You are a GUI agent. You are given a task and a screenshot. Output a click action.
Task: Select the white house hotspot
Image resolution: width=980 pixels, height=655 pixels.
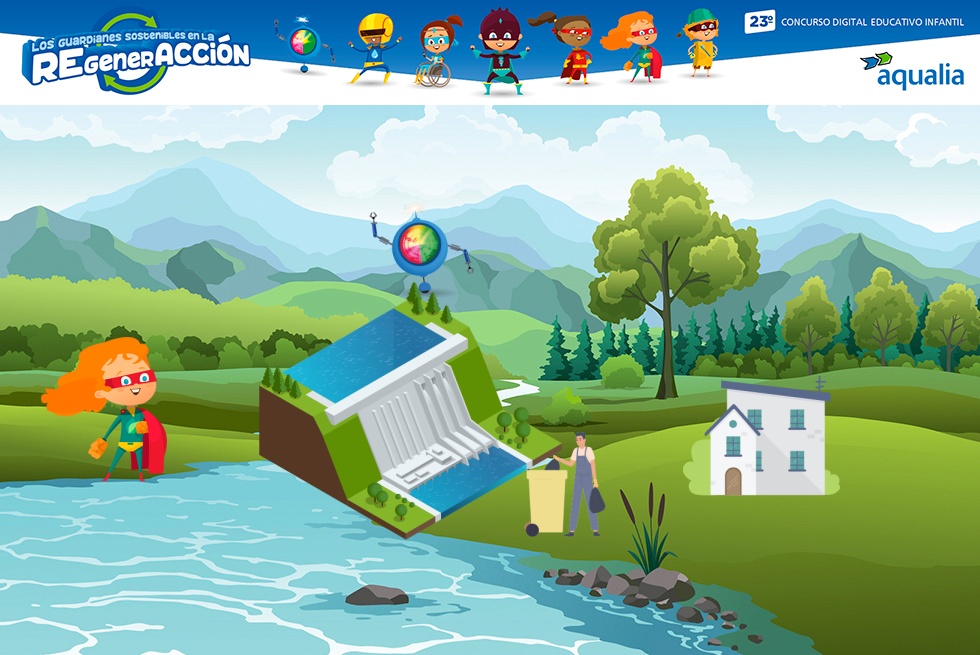(x=767, y=440)
